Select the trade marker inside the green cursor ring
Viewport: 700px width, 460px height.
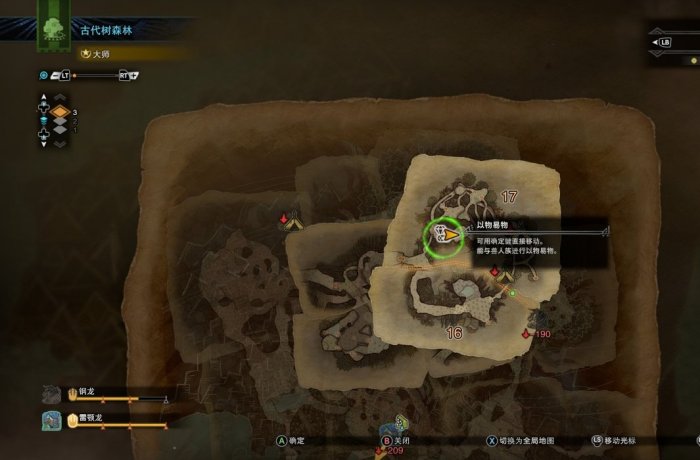(x=441, y=235)
